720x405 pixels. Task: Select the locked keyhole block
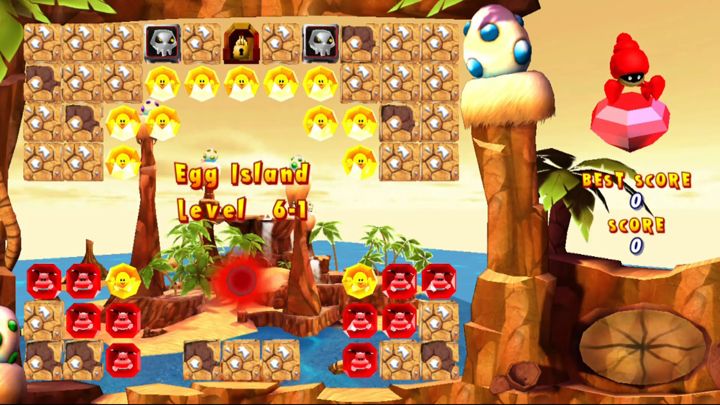point(240,42)
